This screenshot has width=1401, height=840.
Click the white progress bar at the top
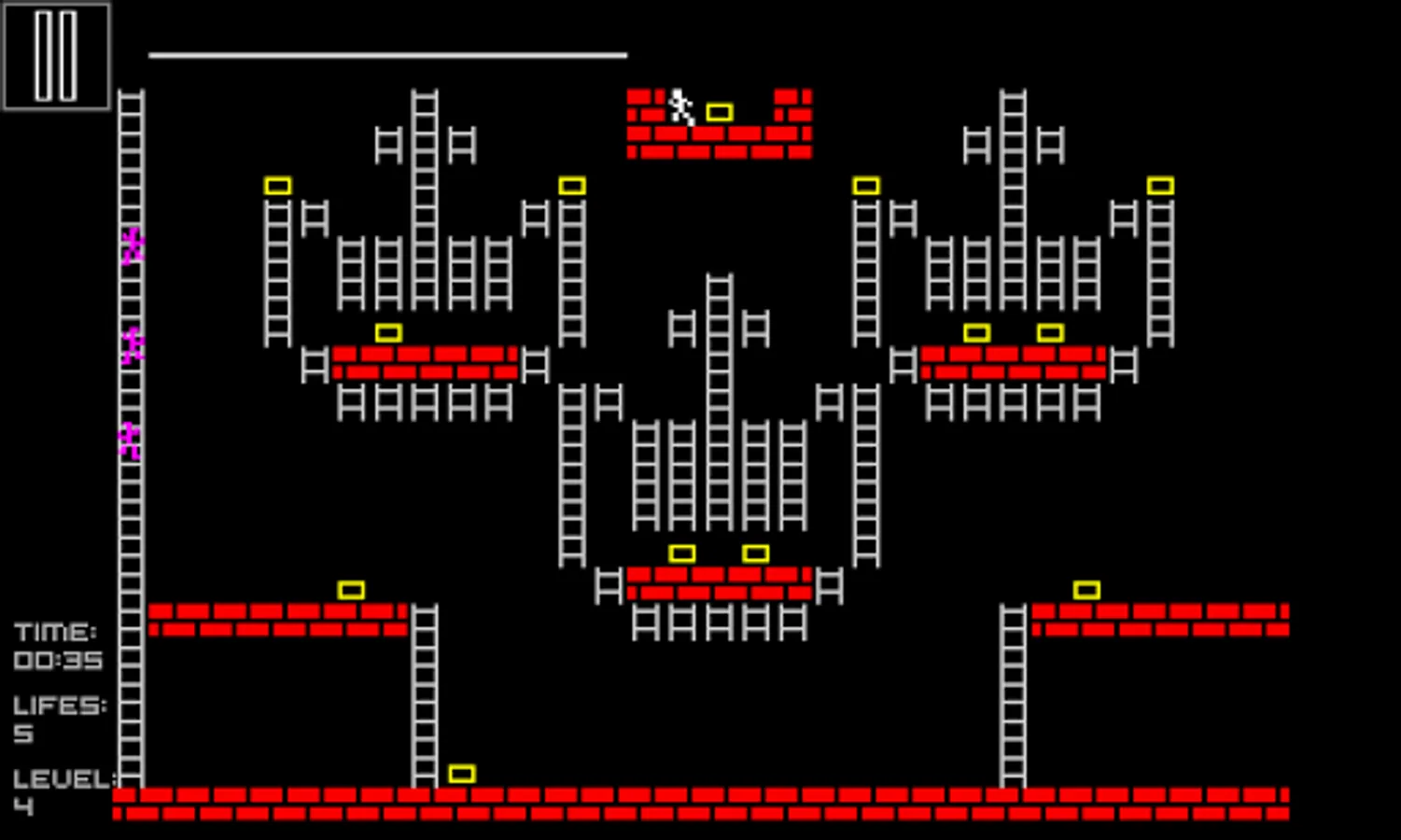tap(387, 54)
